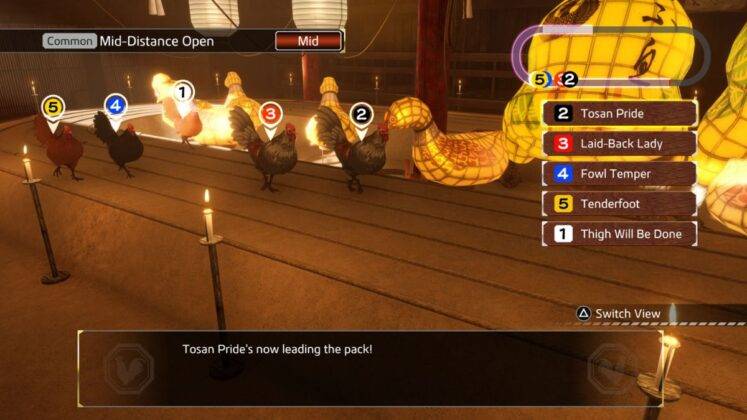The height and width of the screenshot is (420, 747).
Task: Click the red Mid distance badge
Action: [308, 42]
